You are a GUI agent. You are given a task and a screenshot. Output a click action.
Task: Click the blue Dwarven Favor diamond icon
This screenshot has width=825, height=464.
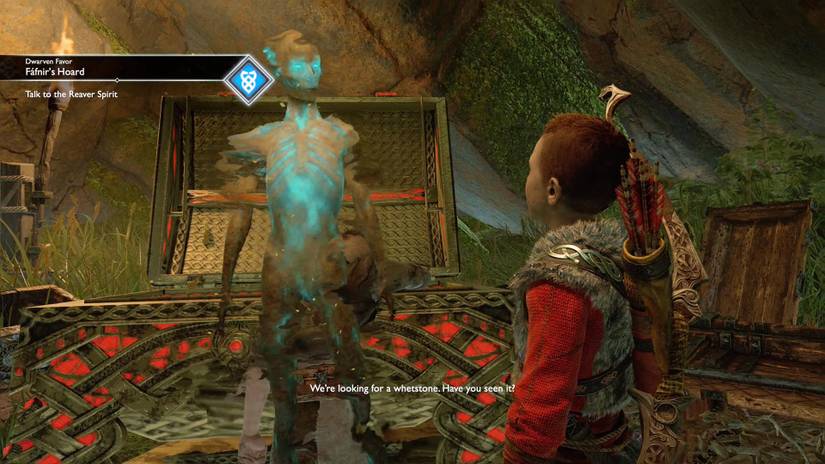click(248, 79)
